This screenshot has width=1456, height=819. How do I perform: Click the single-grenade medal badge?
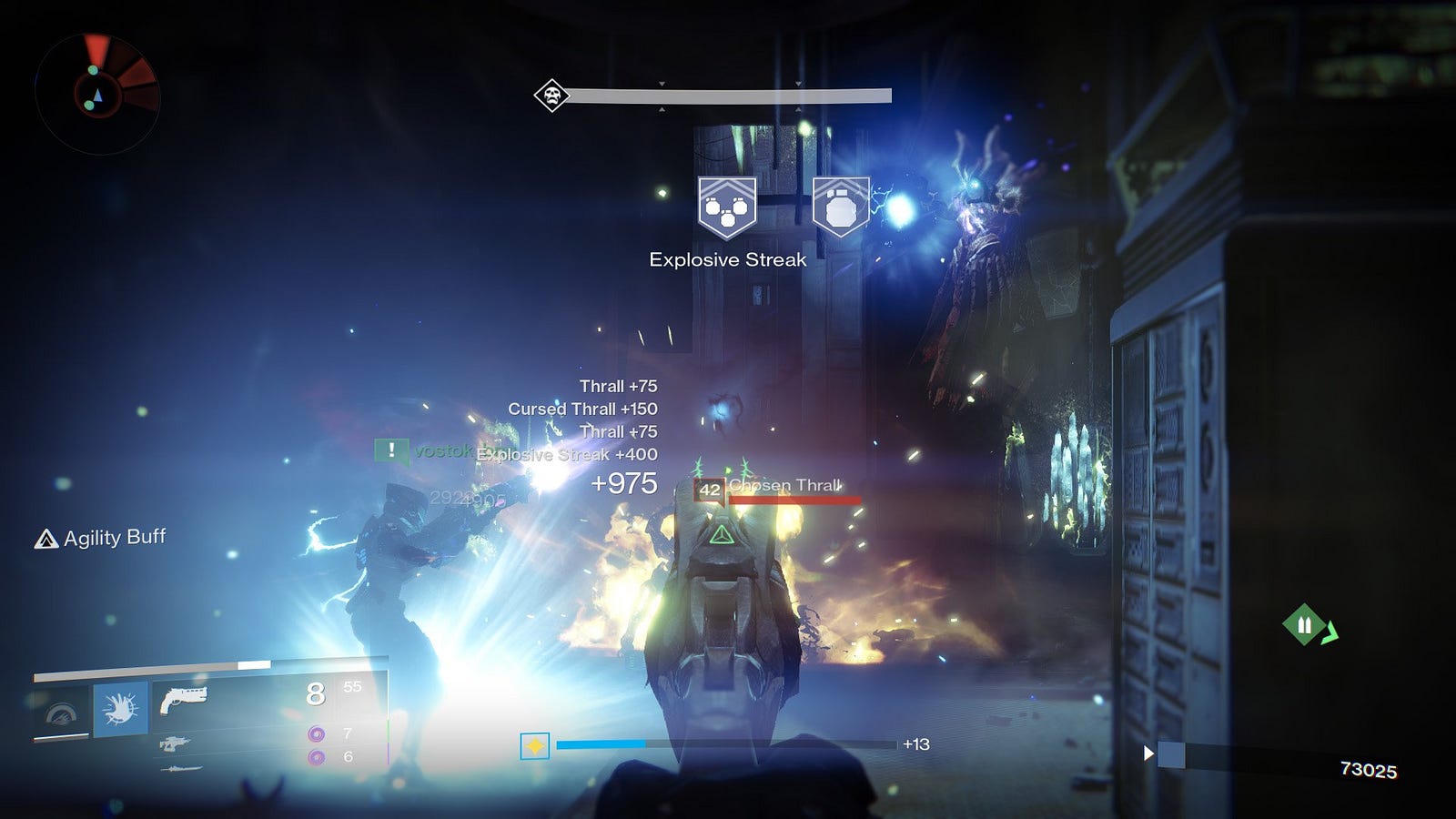coord(840,207)
